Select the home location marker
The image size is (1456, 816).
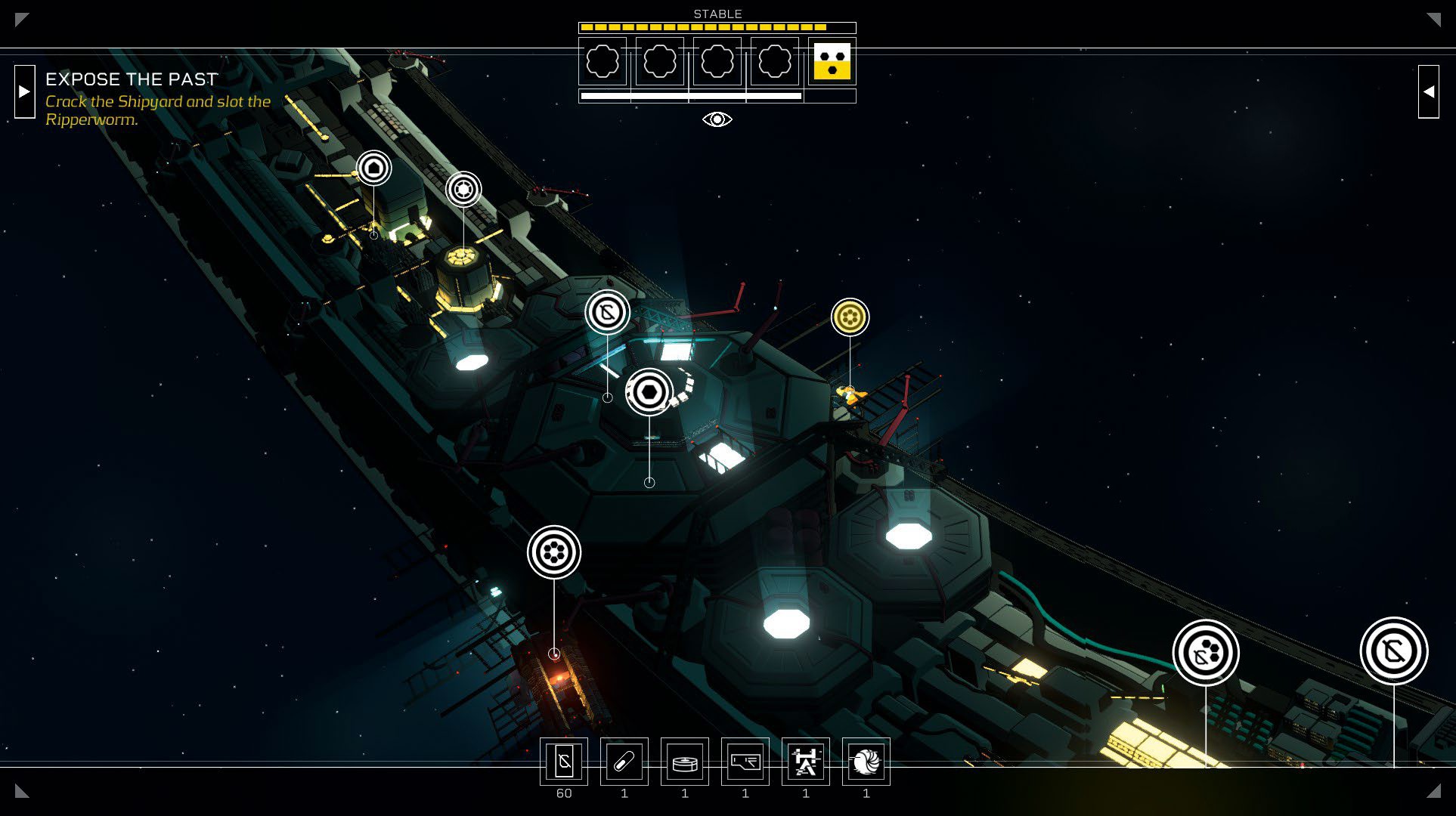coord(373,168)
